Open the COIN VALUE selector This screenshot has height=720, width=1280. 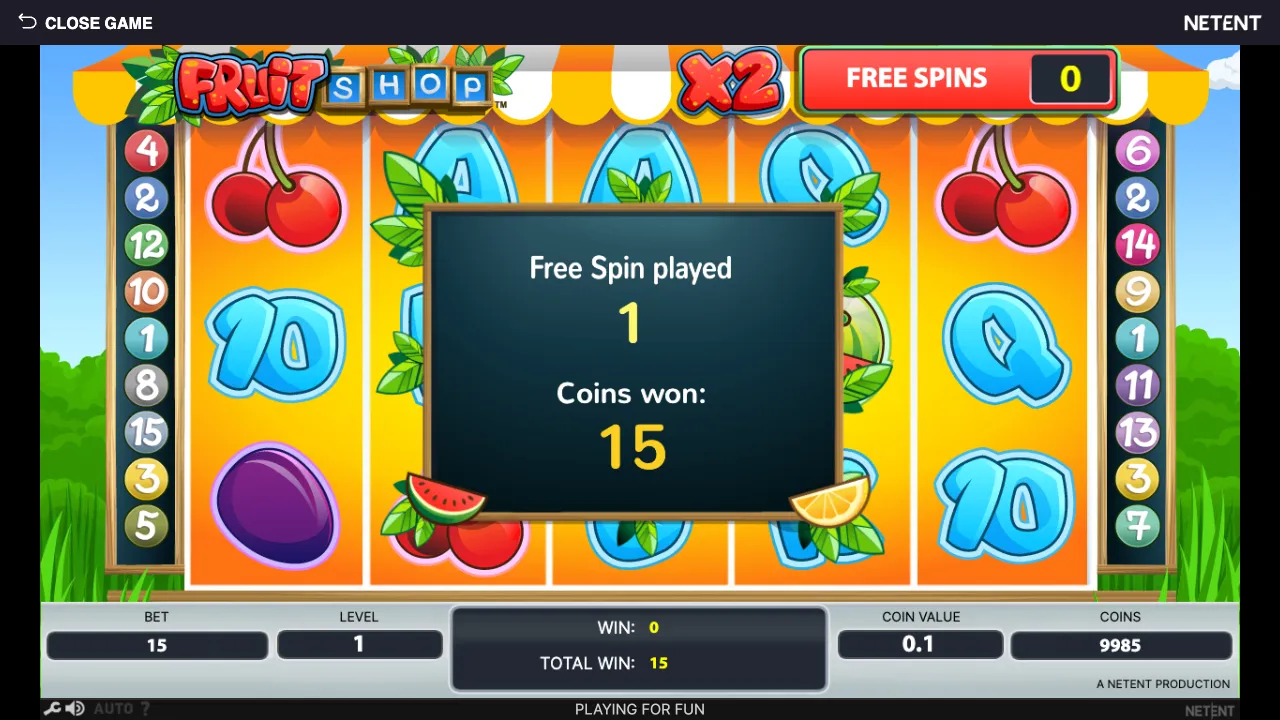click(x=920, y=644)
